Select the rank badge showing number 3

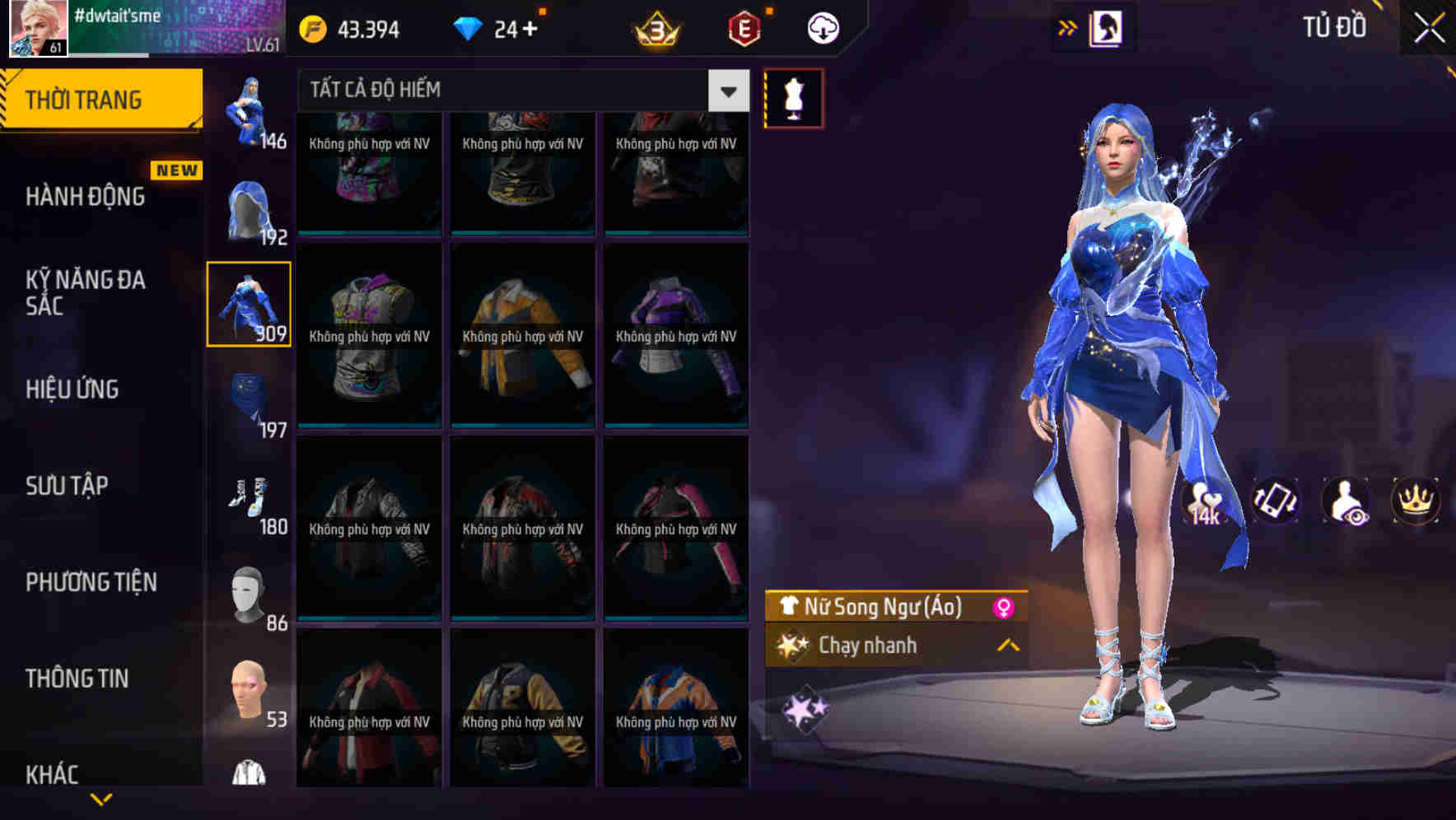pyautogui.click(x=655, y=27)
